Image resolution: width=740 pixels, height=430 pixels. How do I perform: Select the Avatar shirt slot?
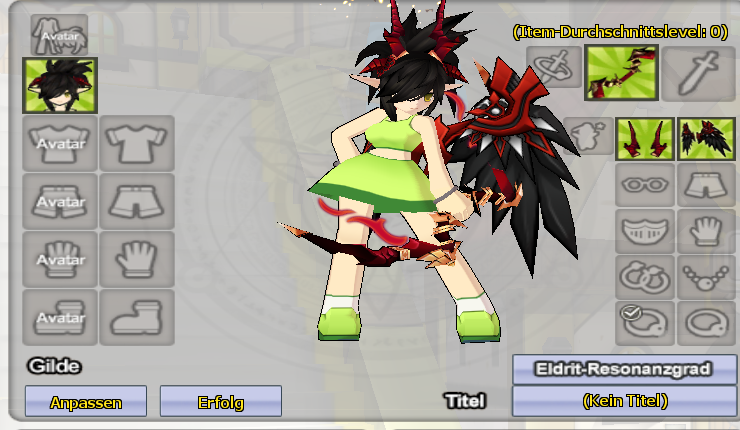click(60, 144)
